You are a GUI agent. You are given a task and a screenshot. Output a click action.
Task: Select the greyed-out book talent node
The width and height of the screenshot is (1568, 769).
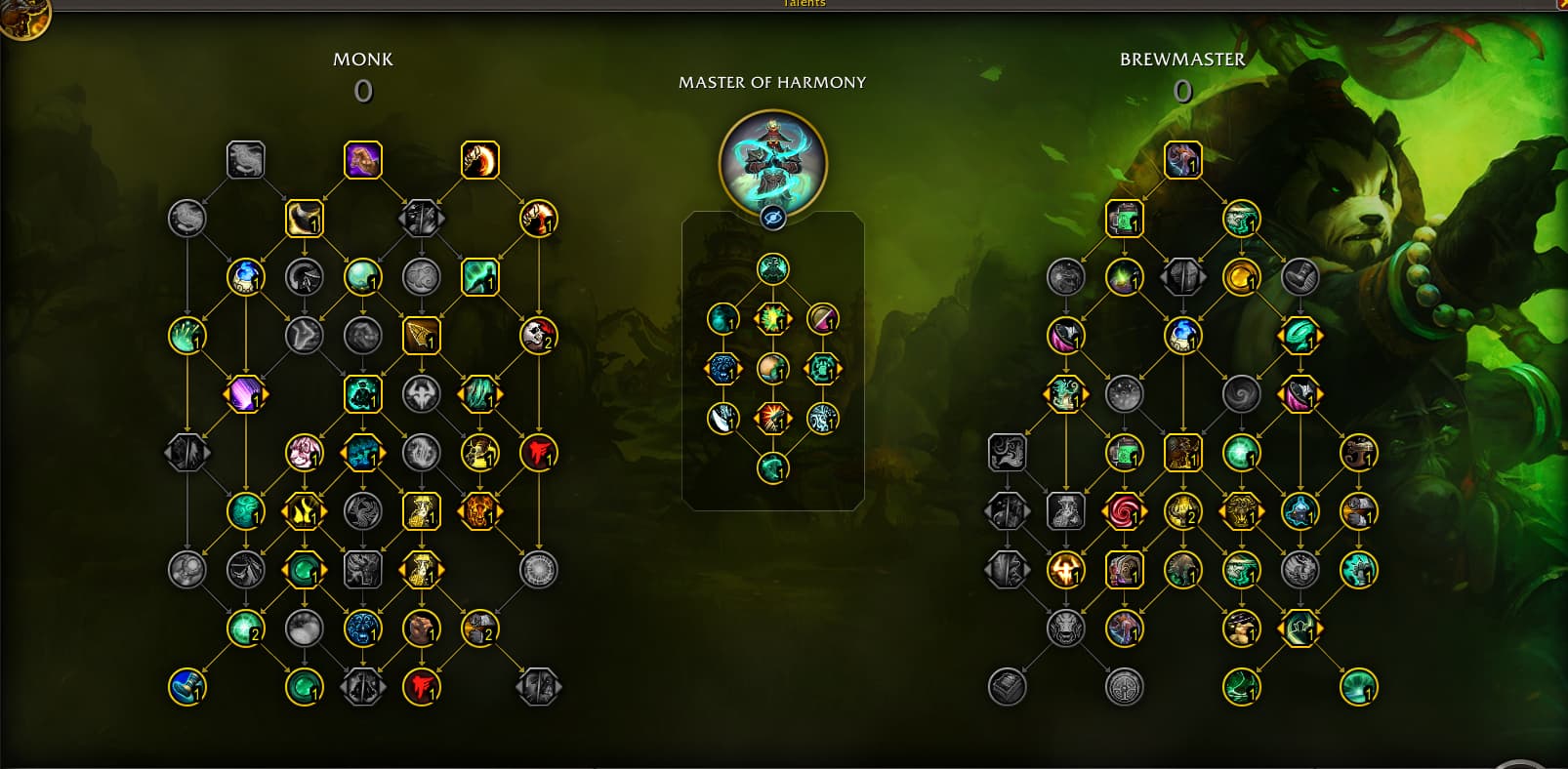pyautogui.click(x=1007, y=687)
